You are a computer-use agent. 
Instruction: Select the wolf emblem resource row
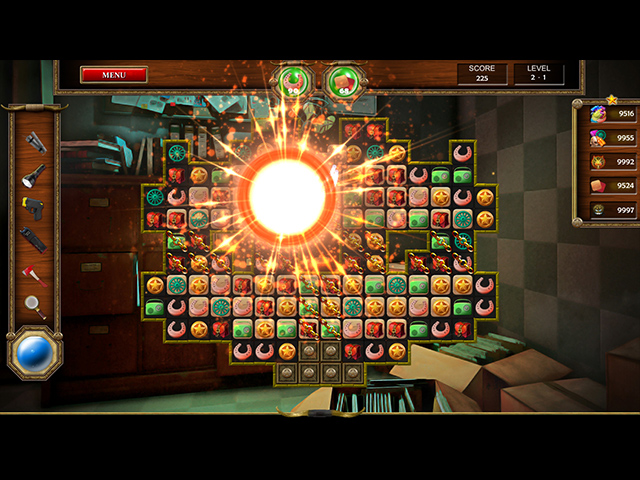[606, 161]
